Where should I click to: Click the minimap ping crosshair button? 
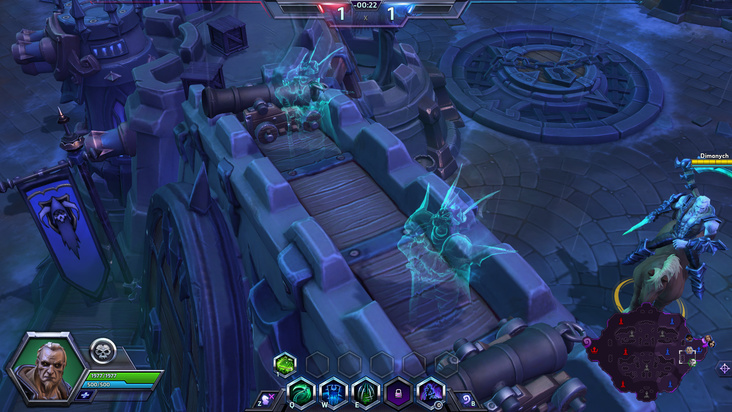724,369
